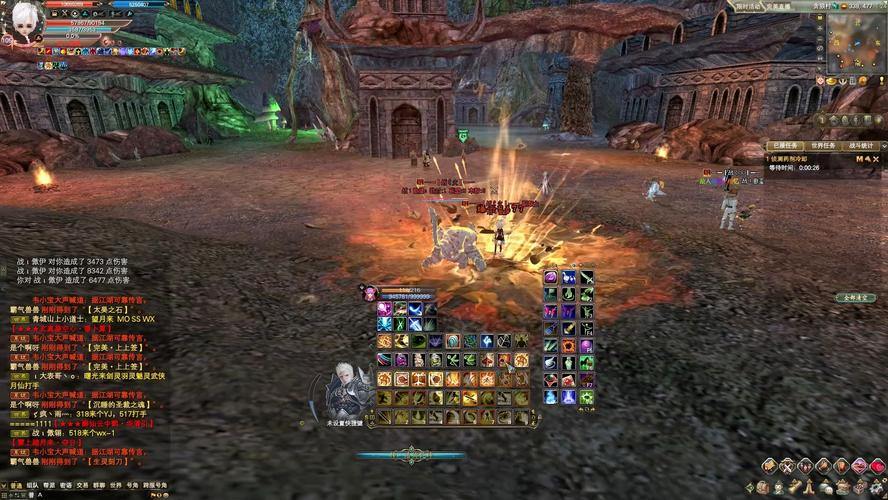Select the 战斗统计 tab

point(861,145)
